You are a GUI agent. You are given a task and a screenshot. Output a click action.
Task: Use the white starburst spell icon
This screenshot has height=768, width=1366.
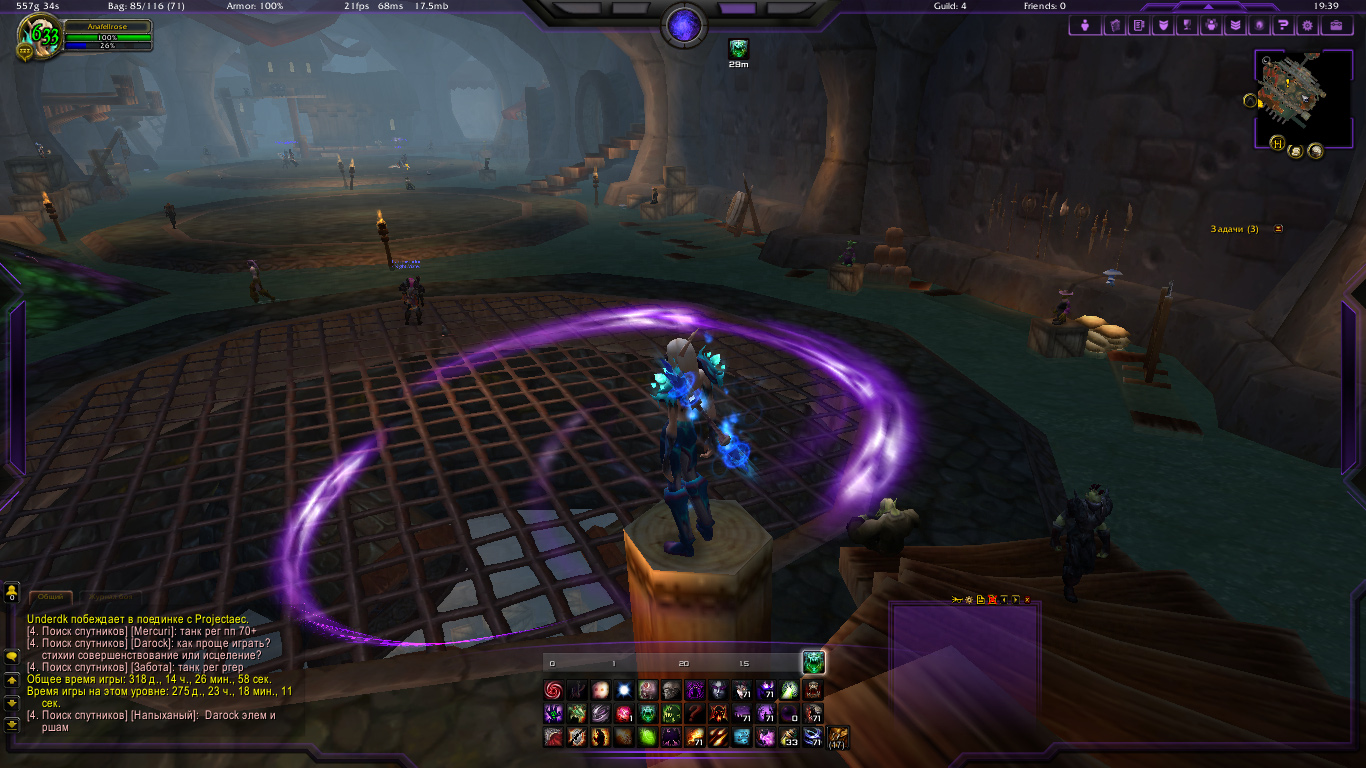click(x=625, y=690)
